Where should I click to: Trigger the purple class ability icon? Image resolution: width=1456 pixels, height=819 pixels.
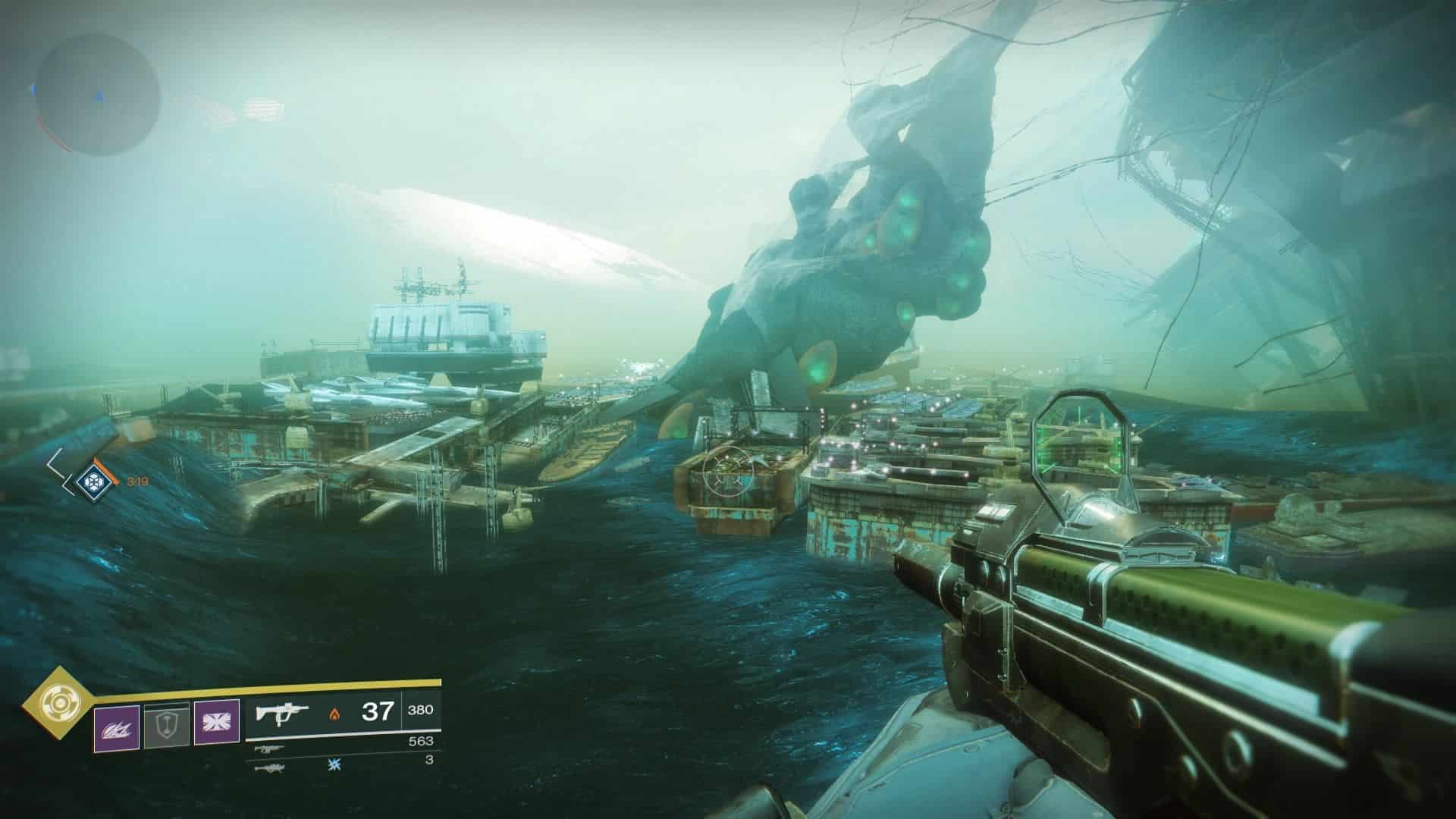click(x=217, y=723)
